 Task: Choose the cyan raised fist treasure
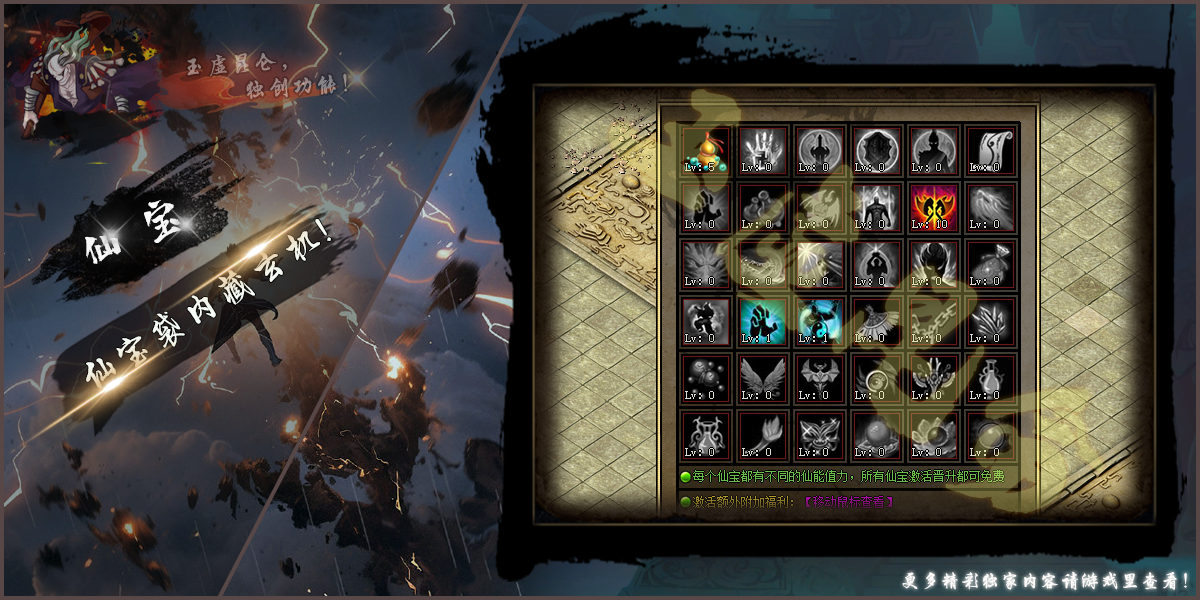(763, 322)
